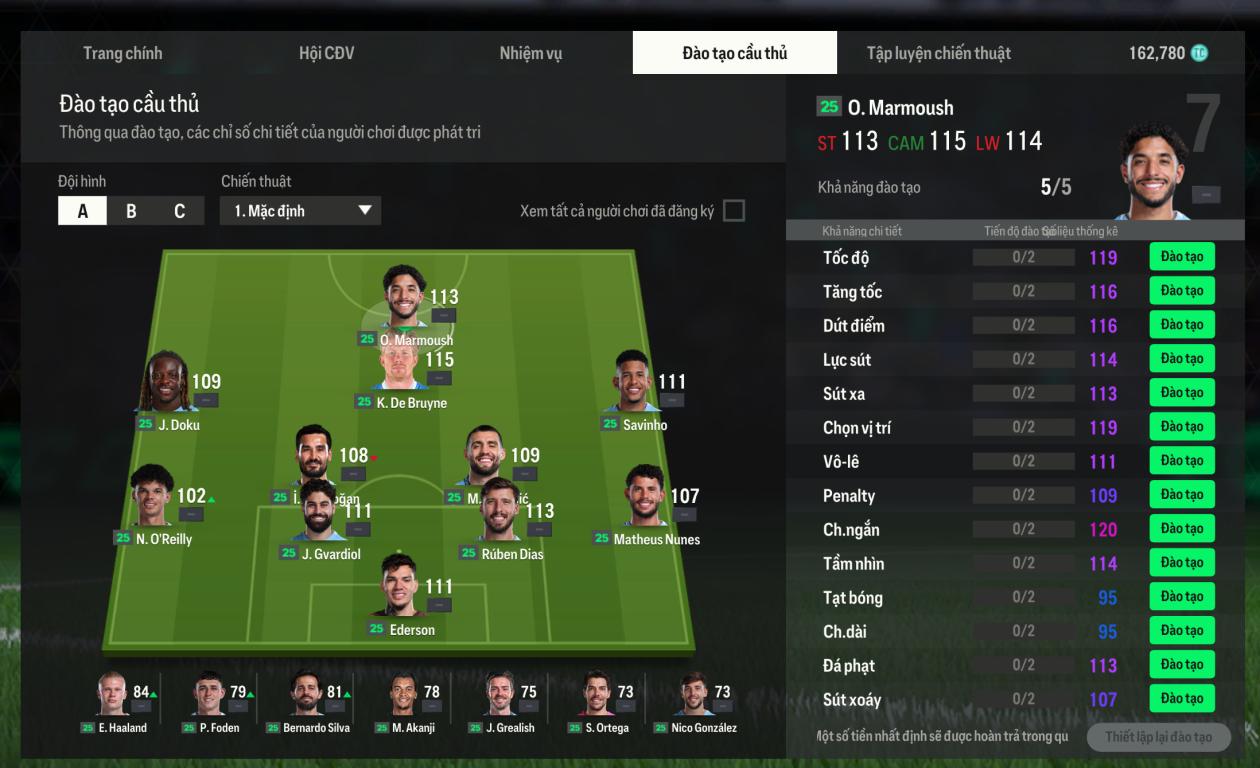The width and height of the screenshot is (1260, 768).
Task: Switch to squad C
Action: (x=180, y=211)
